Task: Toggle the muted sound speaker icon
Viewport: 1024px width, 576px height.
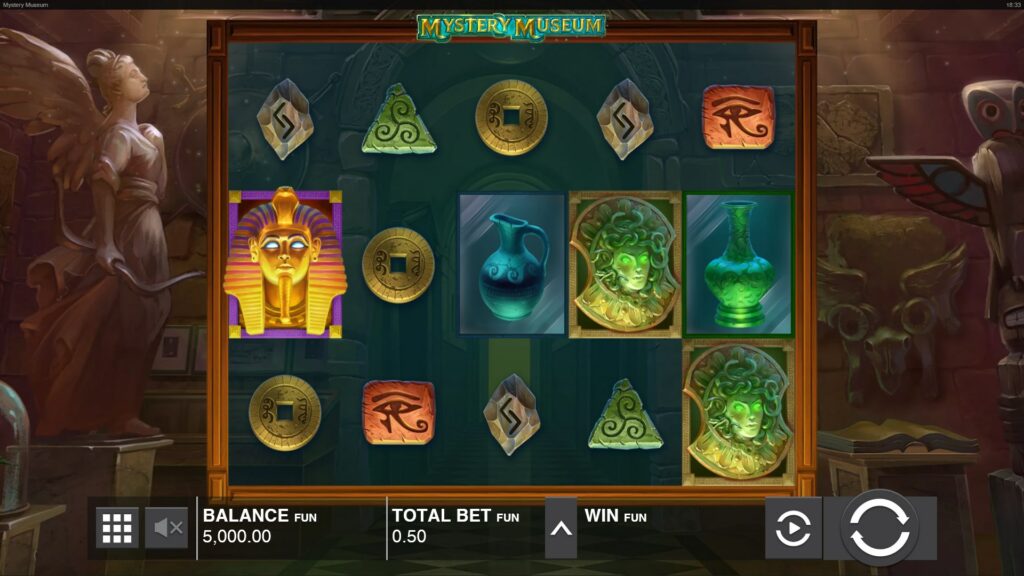Action: (166, 527)
